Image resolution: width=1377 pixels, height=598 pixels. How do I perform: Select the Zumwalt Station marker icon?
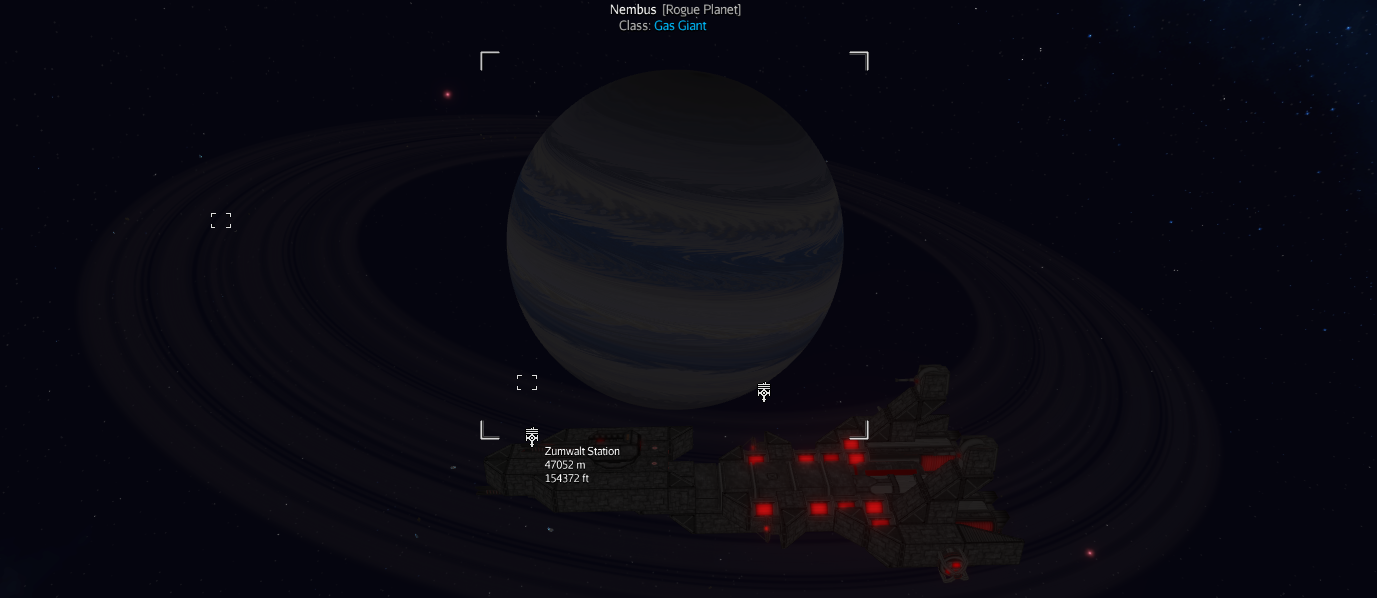coord(532,437)
